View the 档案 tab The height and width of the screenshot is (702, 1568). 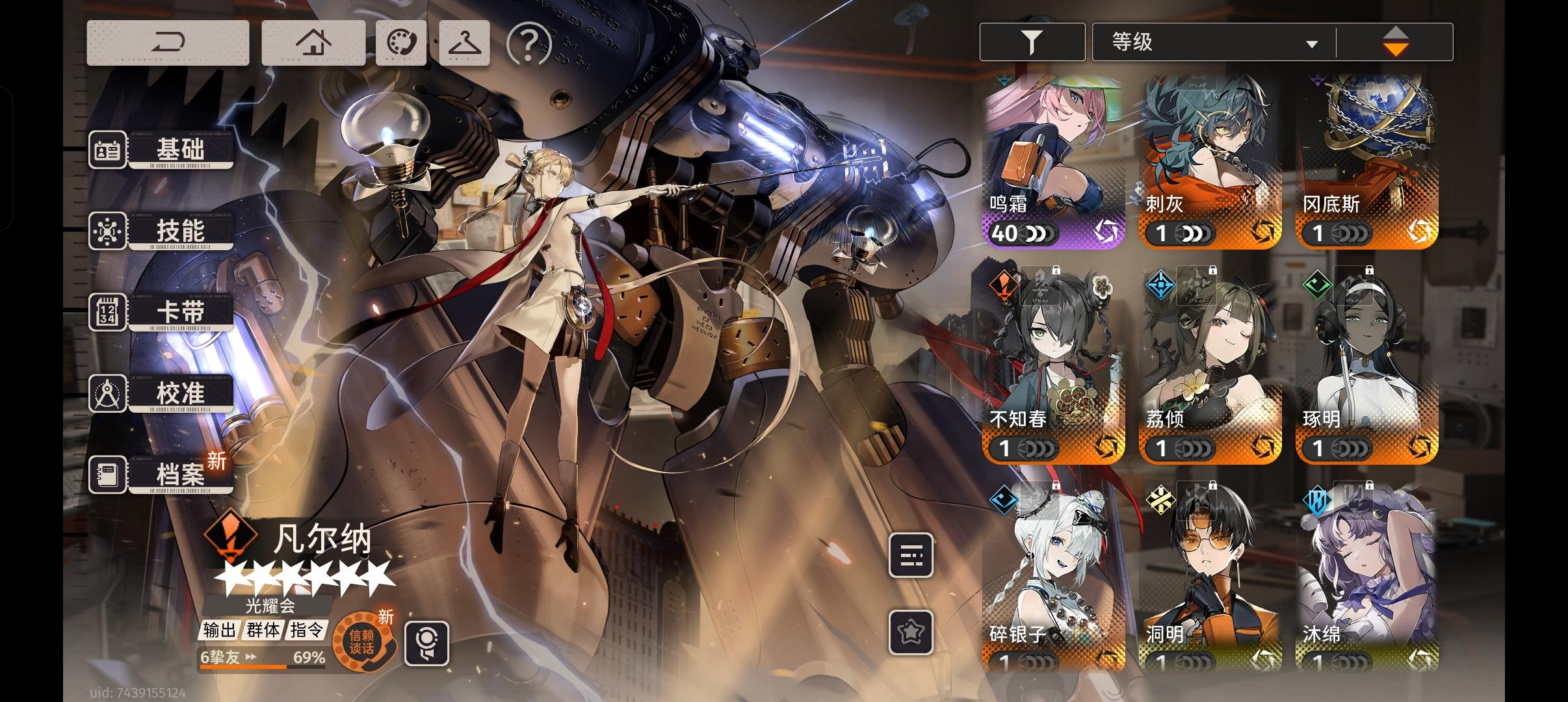(163, 474)
